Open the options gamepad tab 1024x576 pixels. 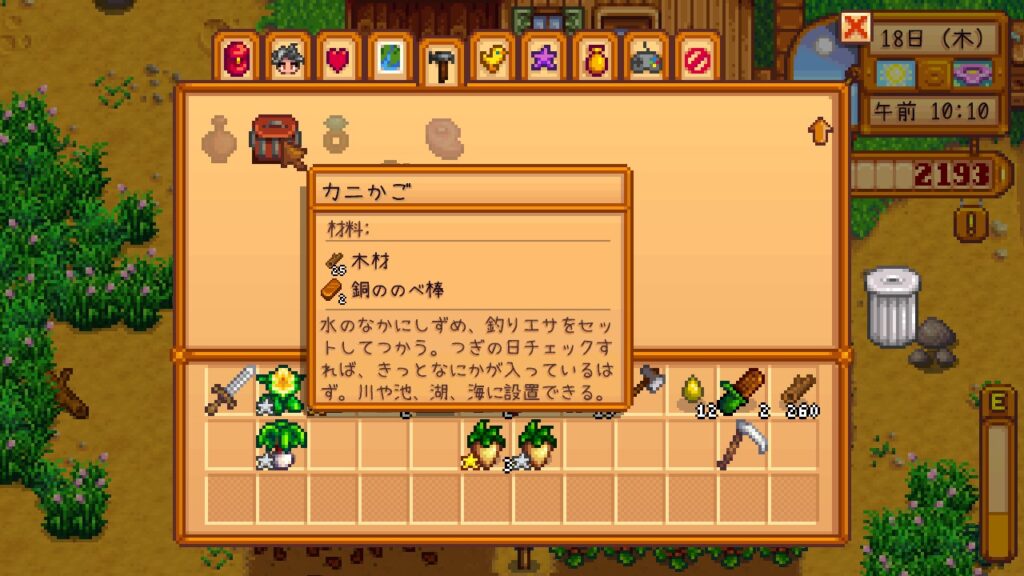coord(646,60)
